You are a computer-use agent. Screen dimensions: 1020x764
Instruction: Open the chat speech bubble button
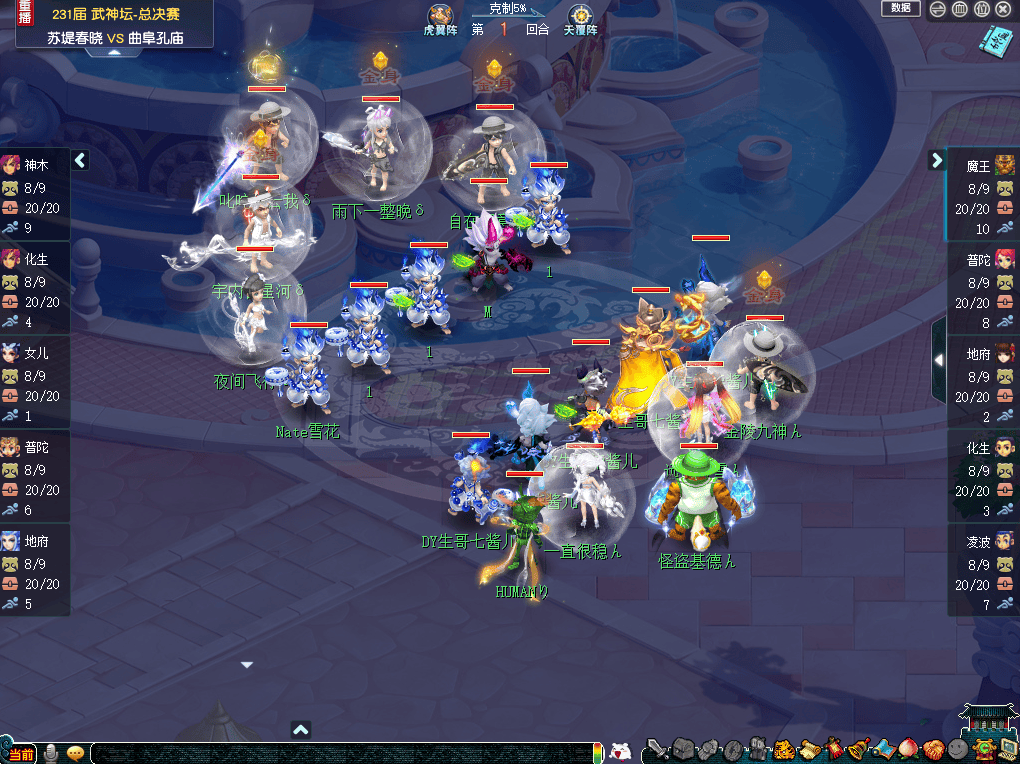tap(75, 753)
